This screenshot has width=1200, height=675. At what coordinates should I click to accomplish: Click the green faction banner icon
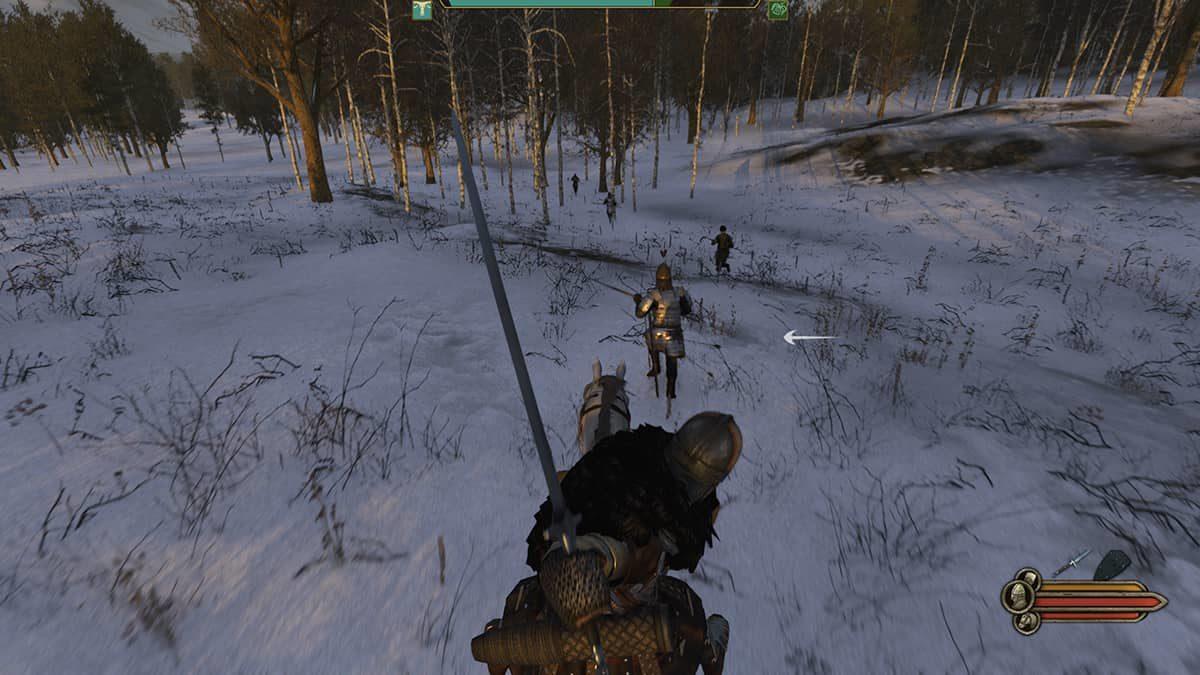coord(777,10)
